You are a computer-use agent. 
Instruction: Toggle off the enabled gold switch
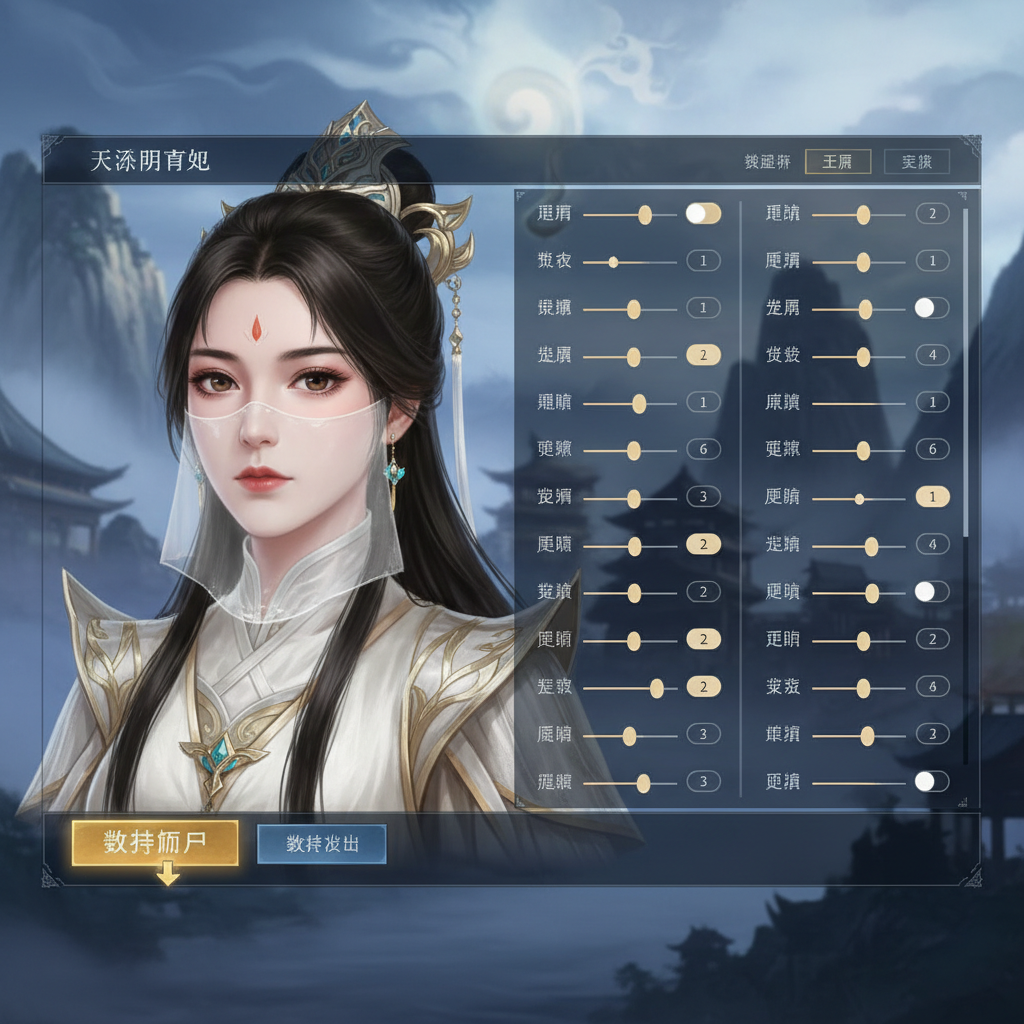pos(703,213)
